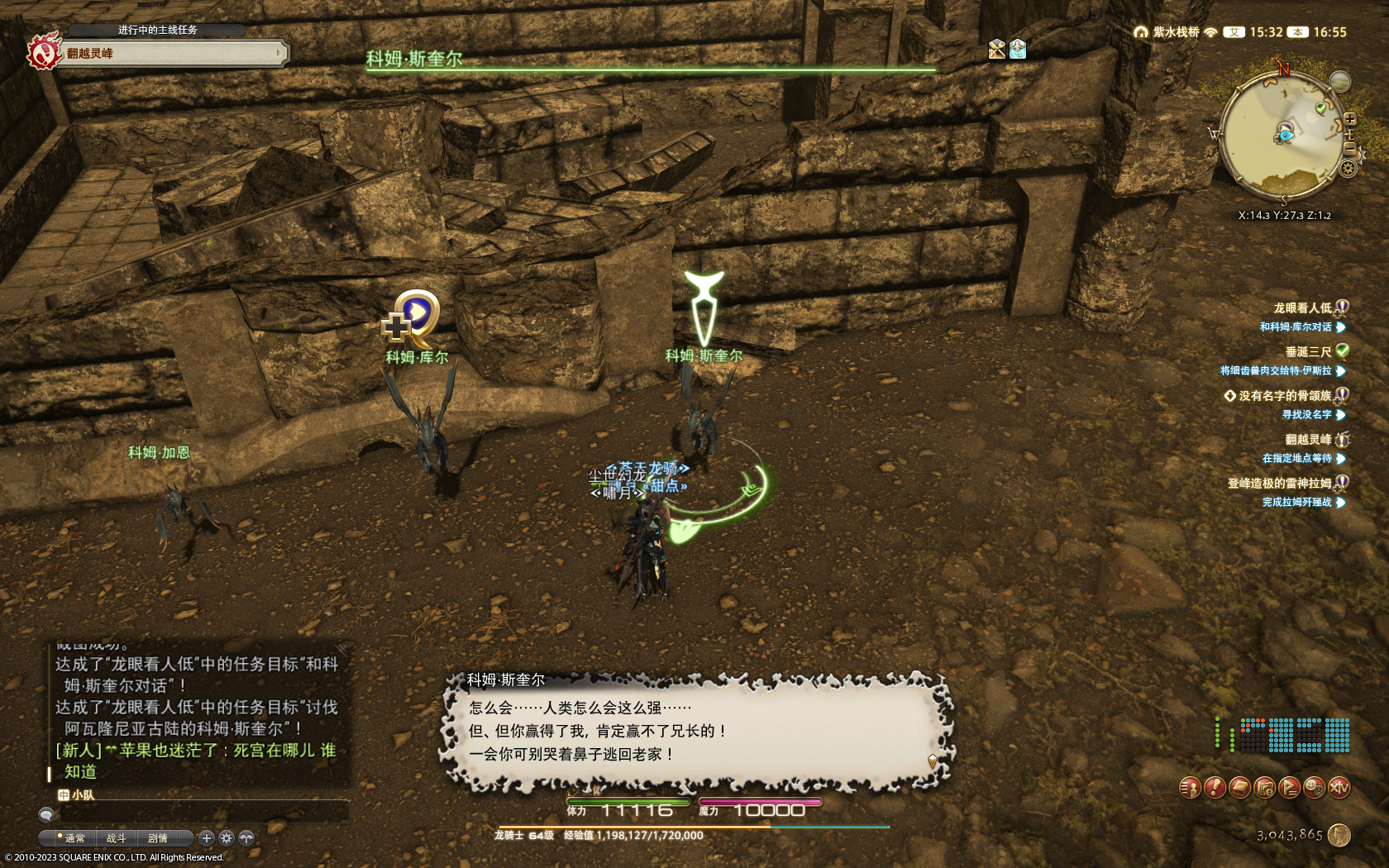Screen dimensions: 1389x868
Task: Select the 龙眼看人低 quest tracker entry
Action: (1302, 308)
